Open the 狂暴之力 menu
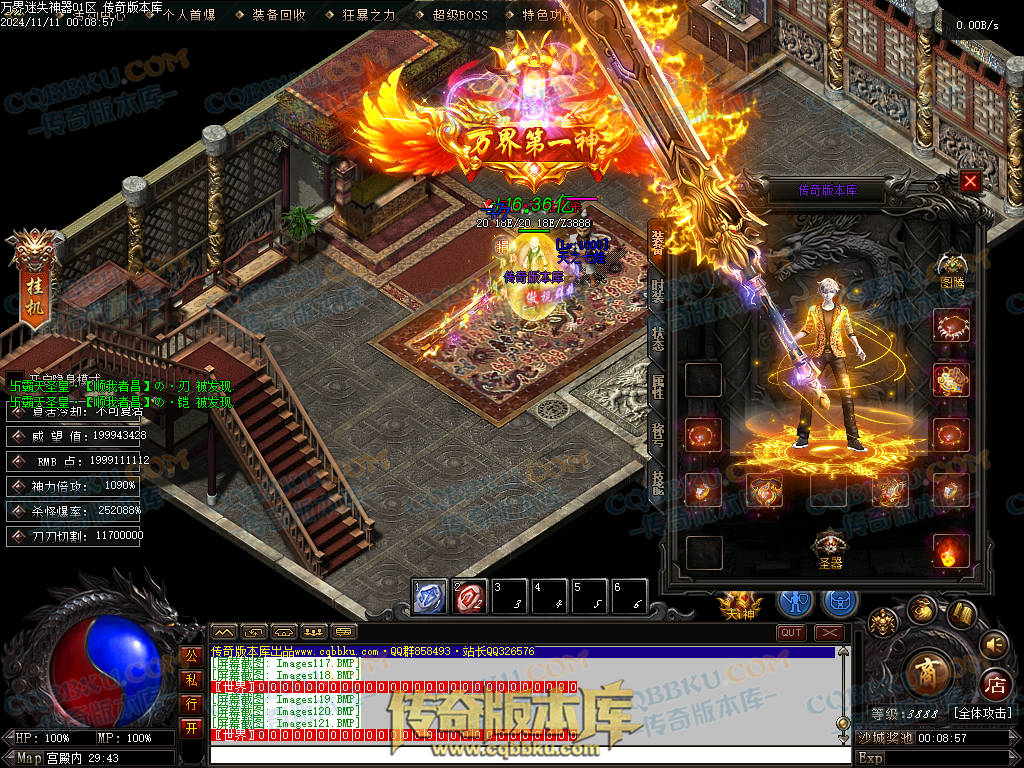Viewport: 1024px width, 768px height. click(369, 15)
